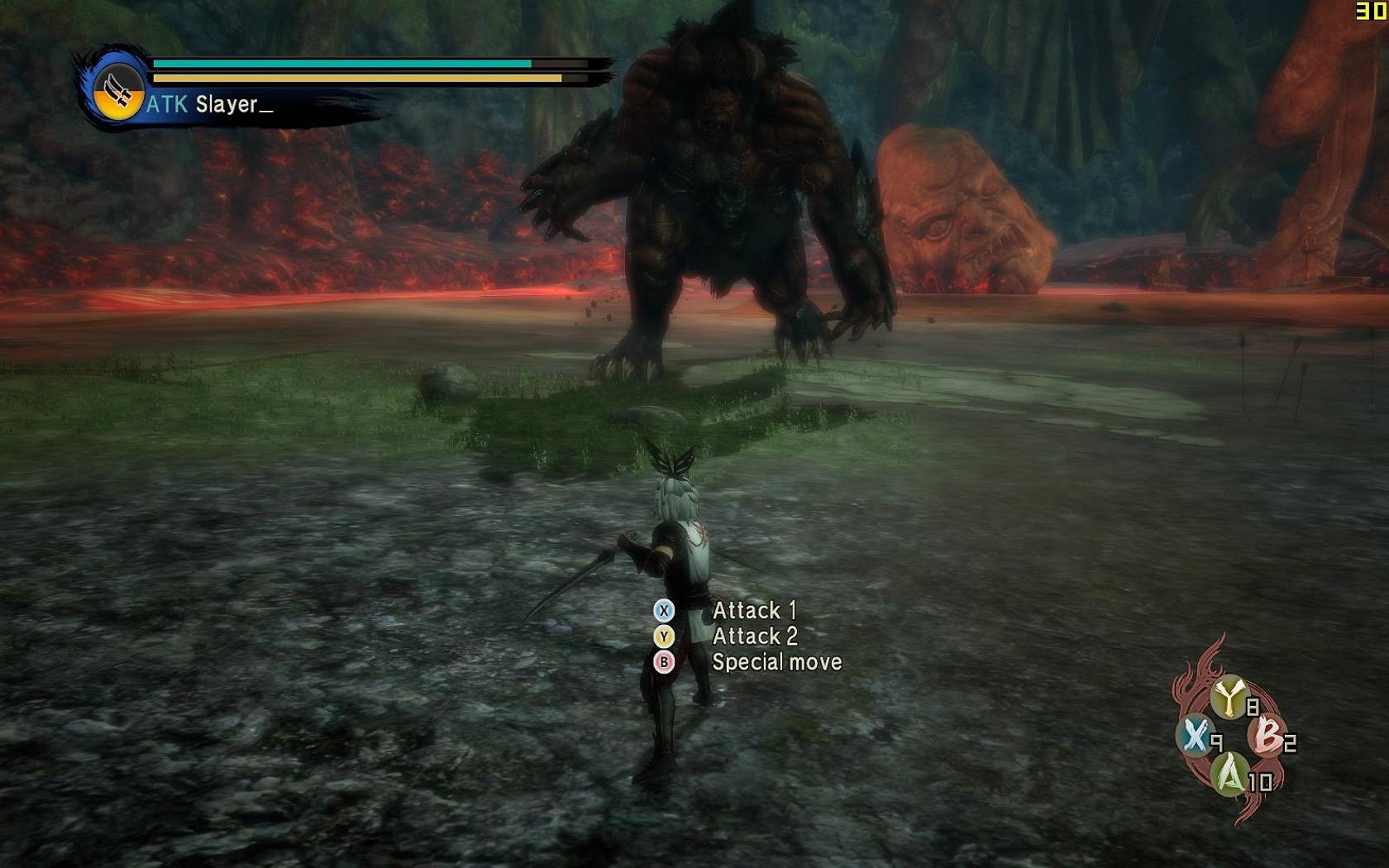This screenshot has width=1389, height=868.
Task: Trigger the B skill with 2 uses
Action: 1268,735
